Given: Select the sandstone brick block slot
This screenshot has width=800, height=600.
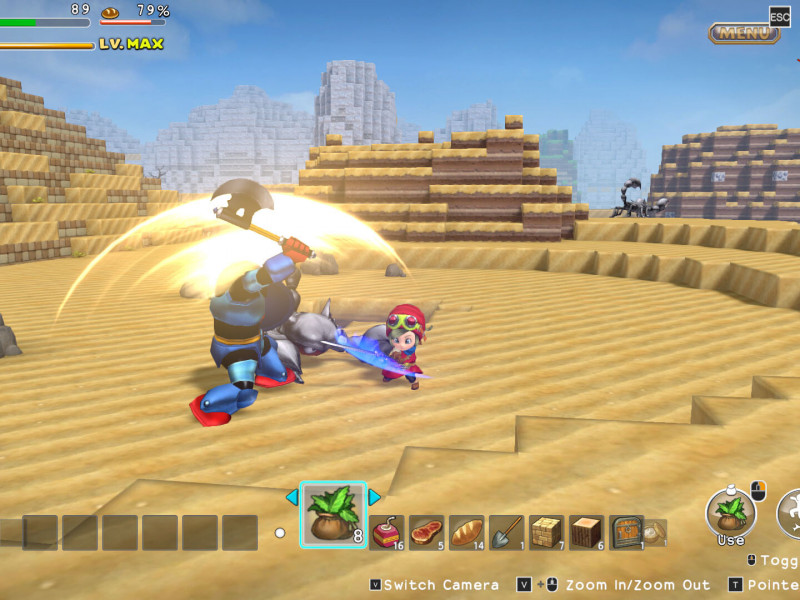Looking at the screenshot, I should point(547,532).
